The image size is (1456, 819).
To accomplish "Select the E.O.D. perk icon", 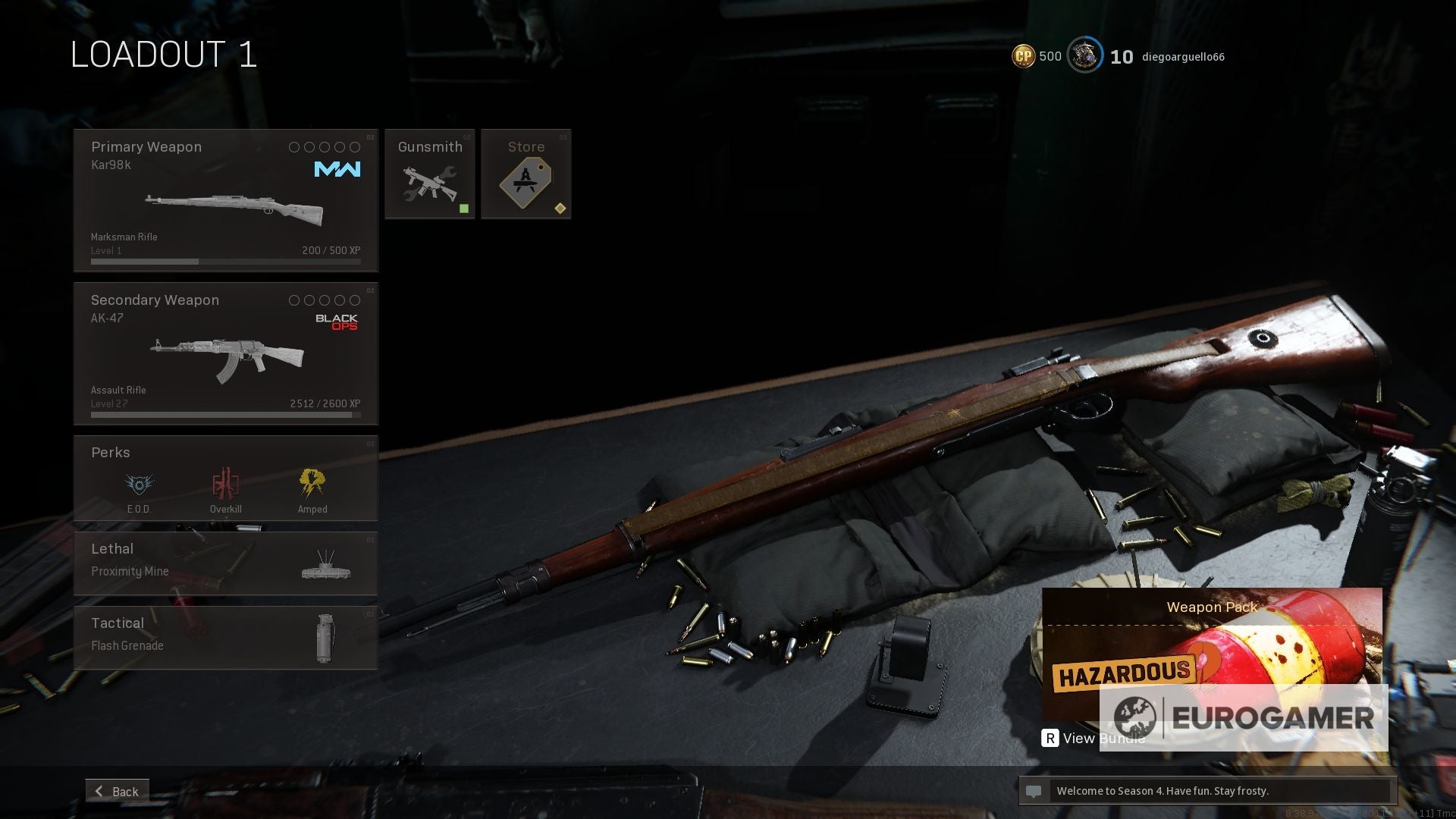I will tap(139, 484).
